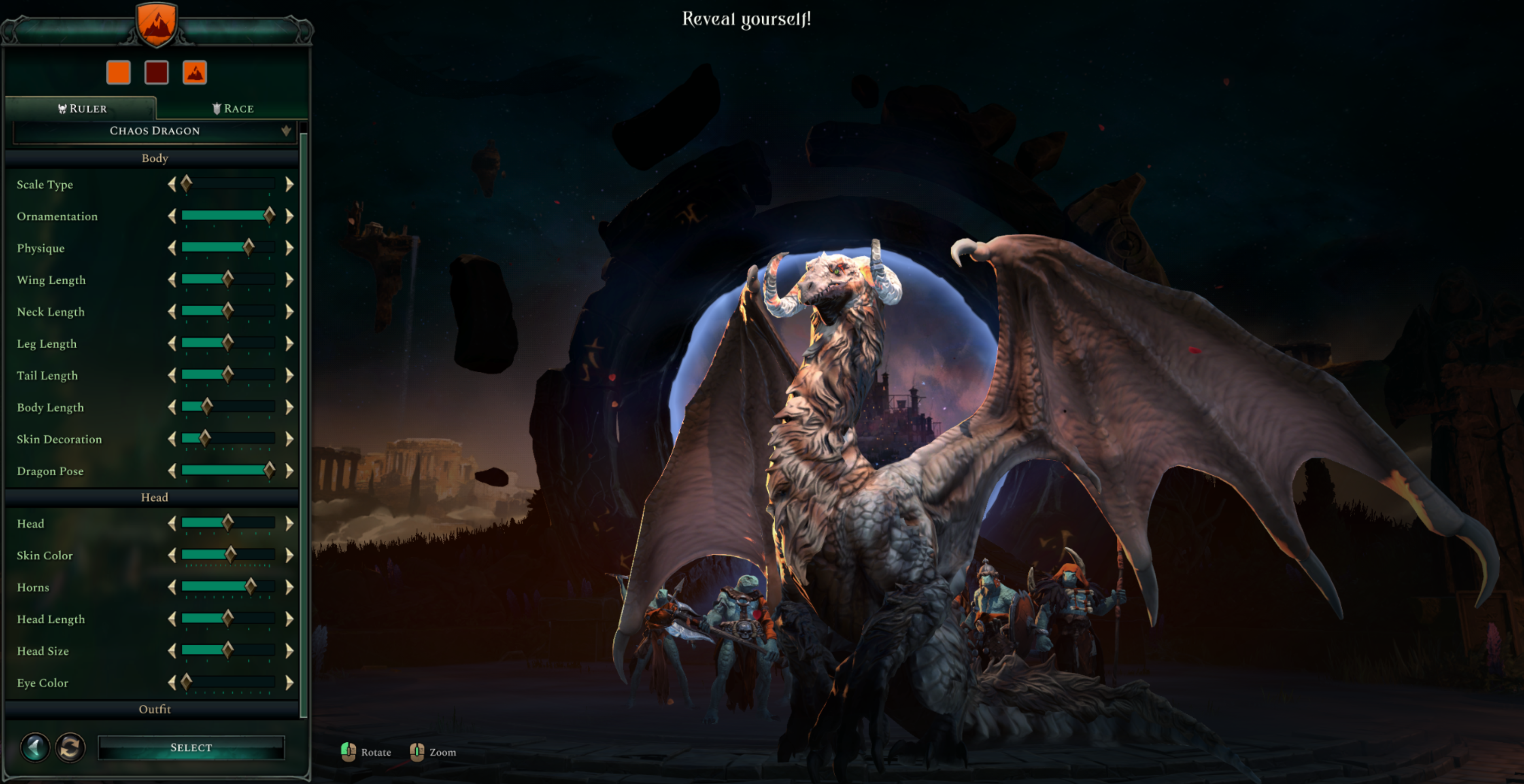Increase Horns with the right arrow
Screen dimensions: 1524x784
(x=289, y=587)
